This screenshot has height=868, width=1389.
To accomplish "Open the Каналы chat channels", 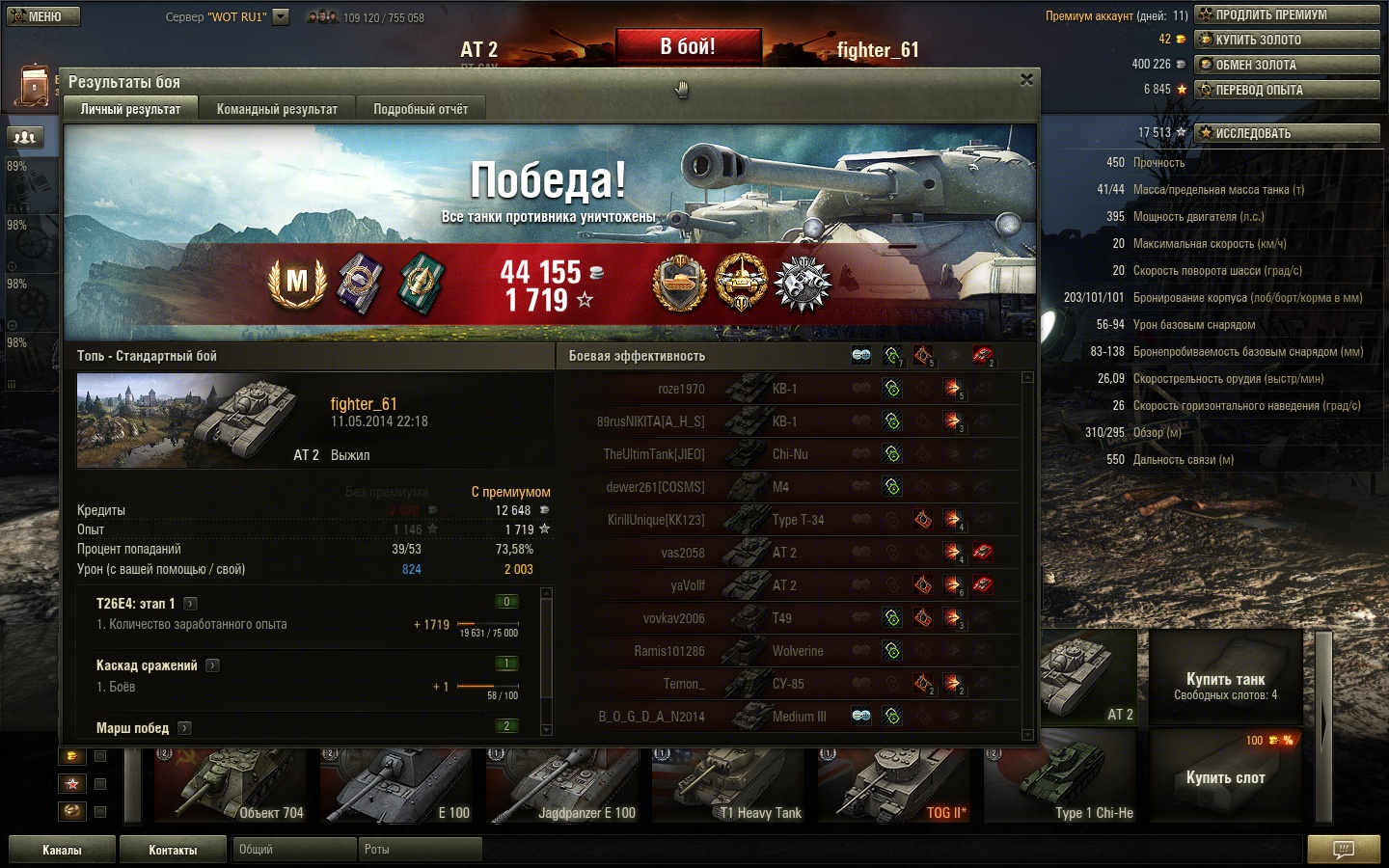I will (62, 850).
